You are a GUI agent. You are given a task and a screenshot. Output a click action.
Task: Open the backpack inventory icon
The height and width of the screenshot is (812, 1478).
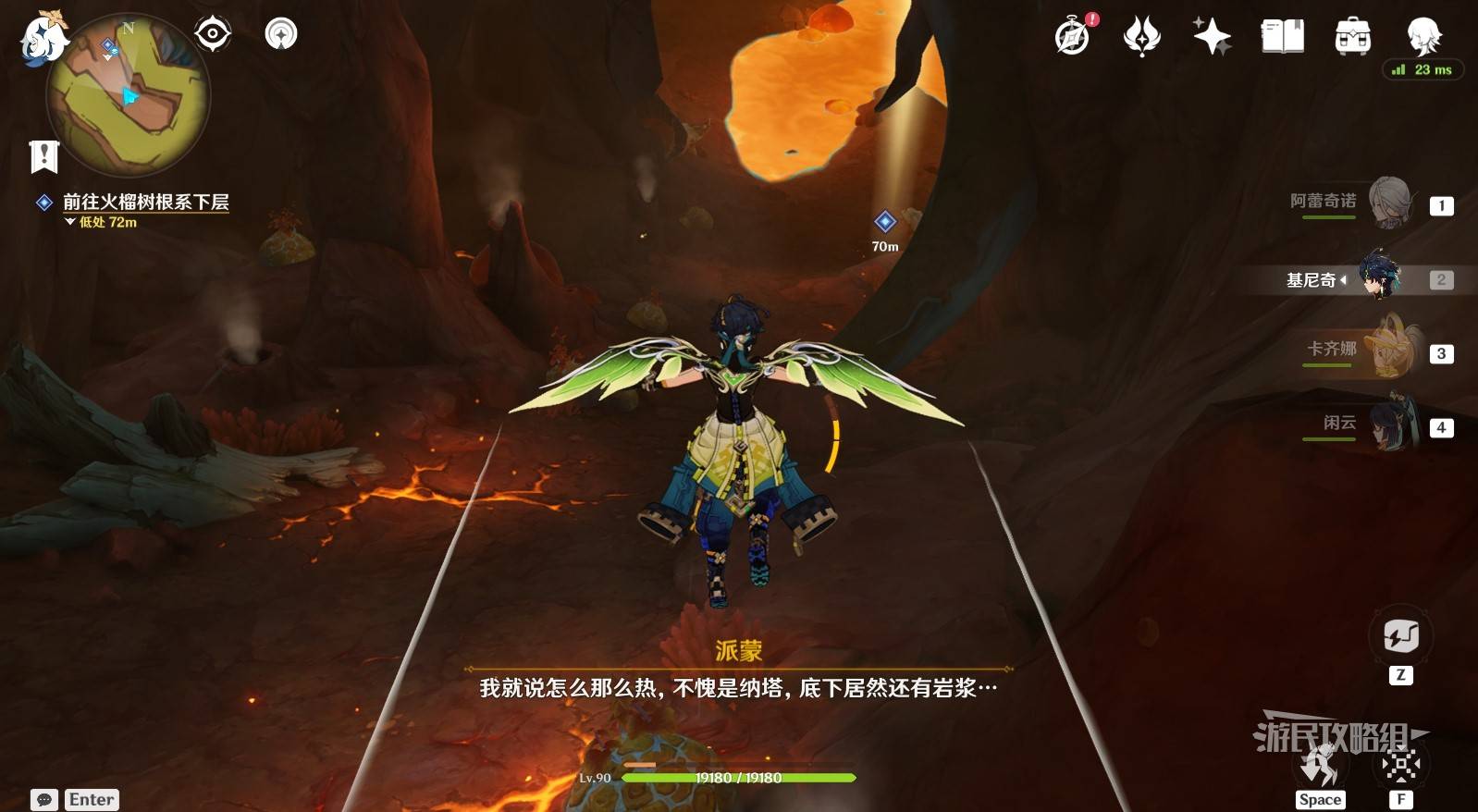[1352, 37]
